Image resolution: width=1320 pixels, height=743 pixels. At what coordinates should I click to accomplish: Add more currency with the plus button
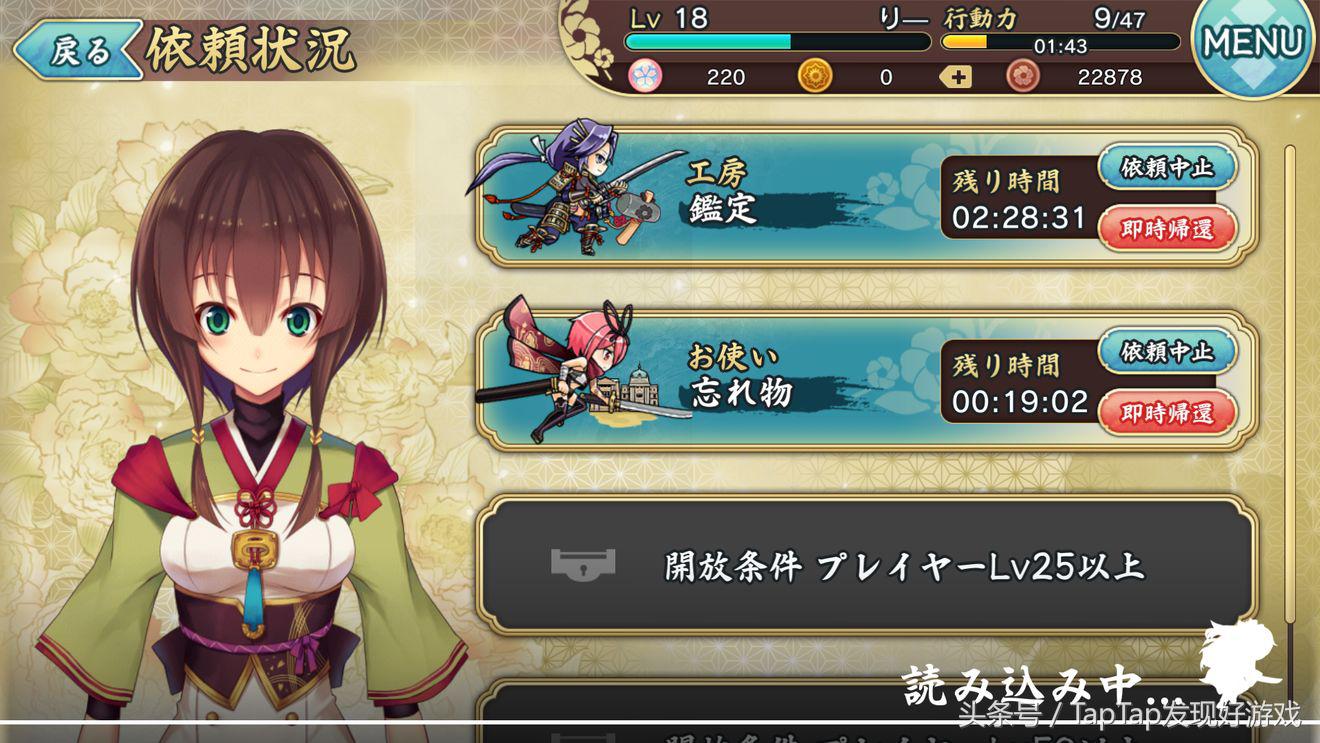[956, 77]
